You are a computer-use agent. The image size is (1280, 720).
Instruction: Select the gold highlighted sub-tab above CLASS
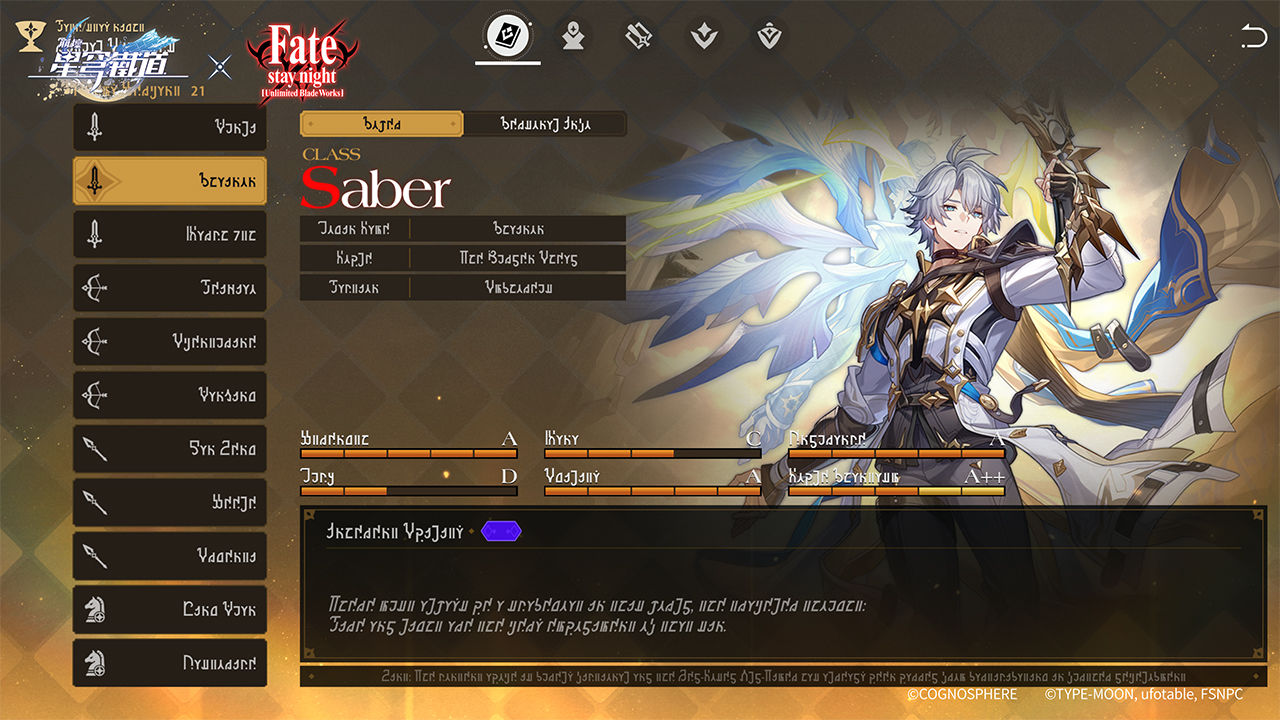(382, 124)
